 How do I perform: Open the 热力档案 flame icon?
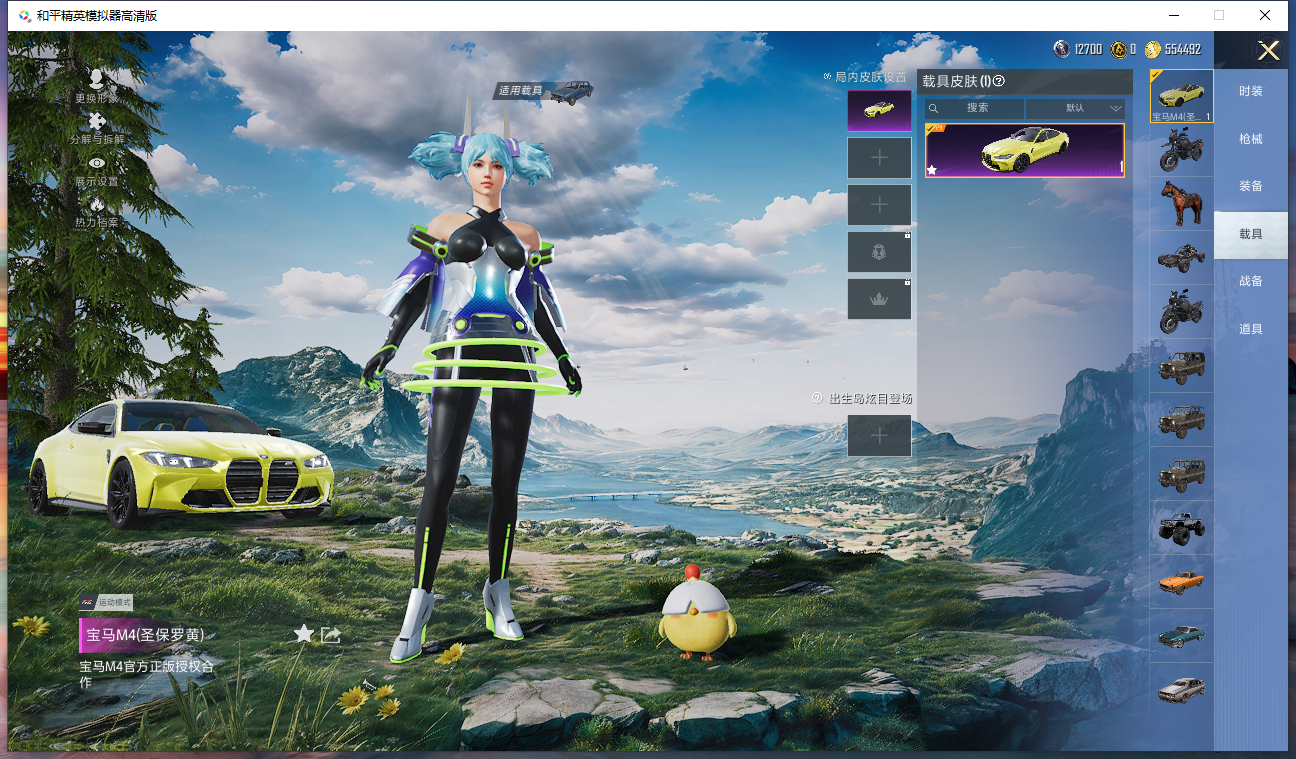click(96, 210)
